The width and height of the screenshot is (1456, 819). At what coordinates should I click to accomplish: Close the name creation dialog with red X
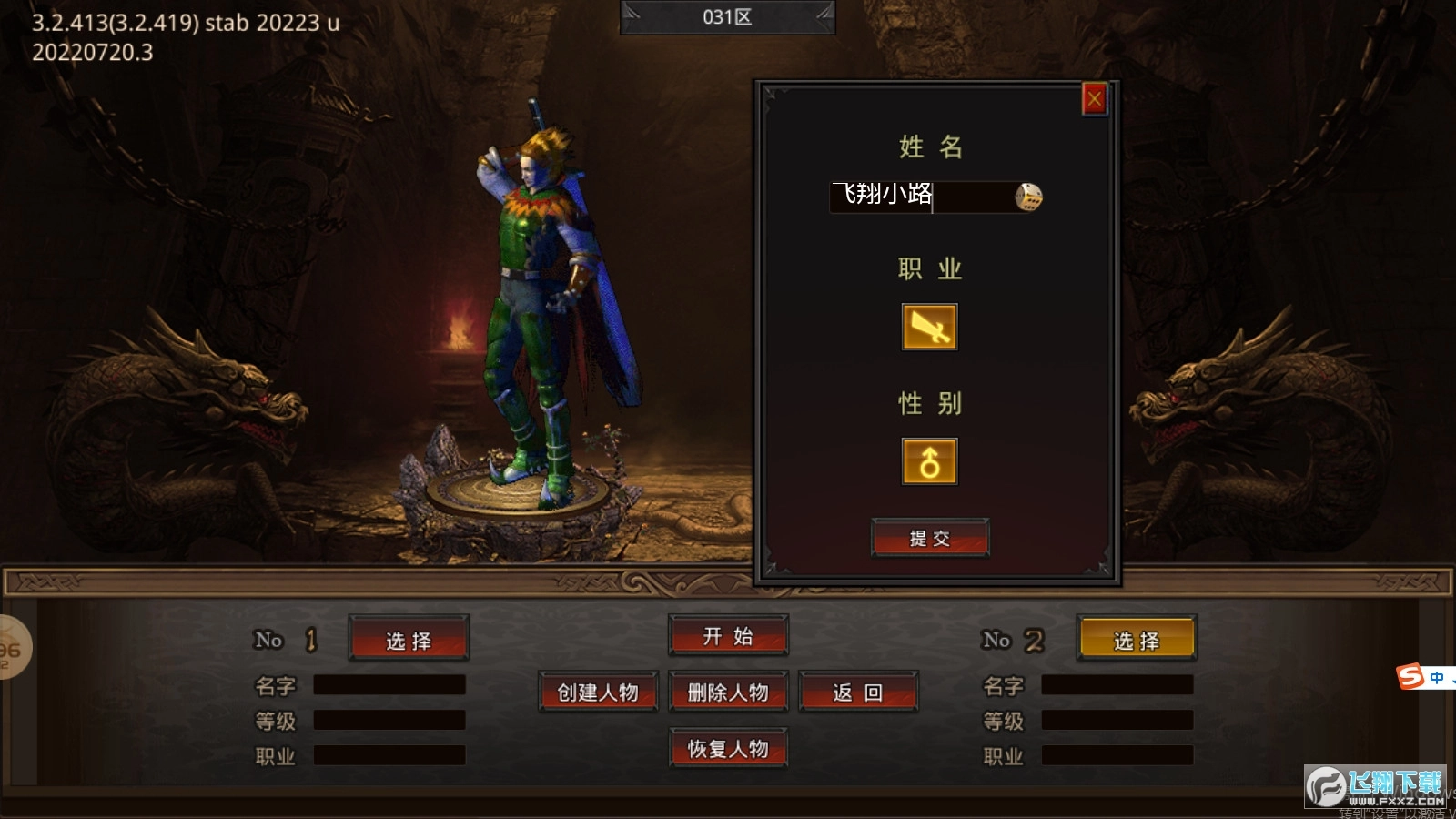[1094, 100]
